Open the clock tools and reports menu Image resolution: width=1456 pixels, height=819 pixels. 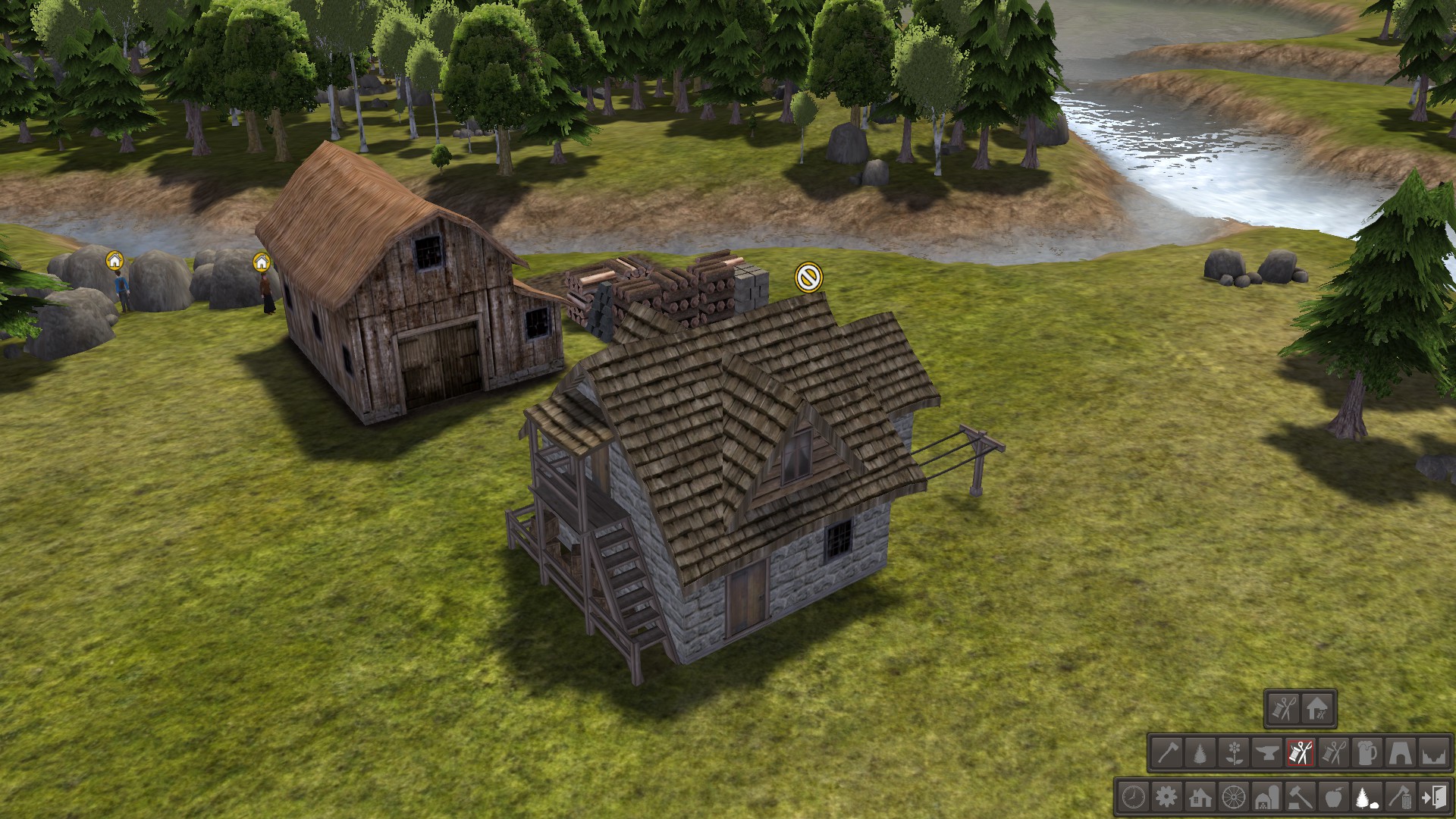click(x=1133, y=798)
